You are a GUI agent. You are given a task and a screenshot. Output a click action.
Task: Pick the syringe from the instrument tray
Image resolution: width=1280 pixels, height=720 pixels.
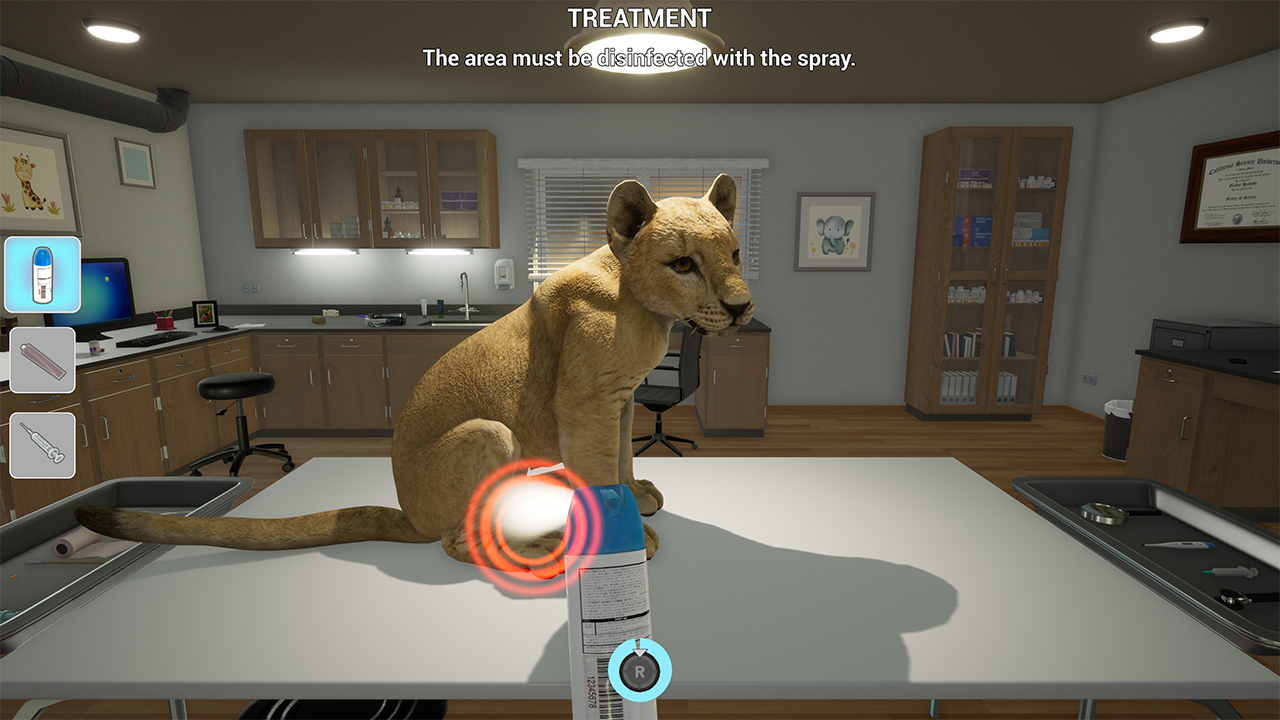pos(1231,571)
